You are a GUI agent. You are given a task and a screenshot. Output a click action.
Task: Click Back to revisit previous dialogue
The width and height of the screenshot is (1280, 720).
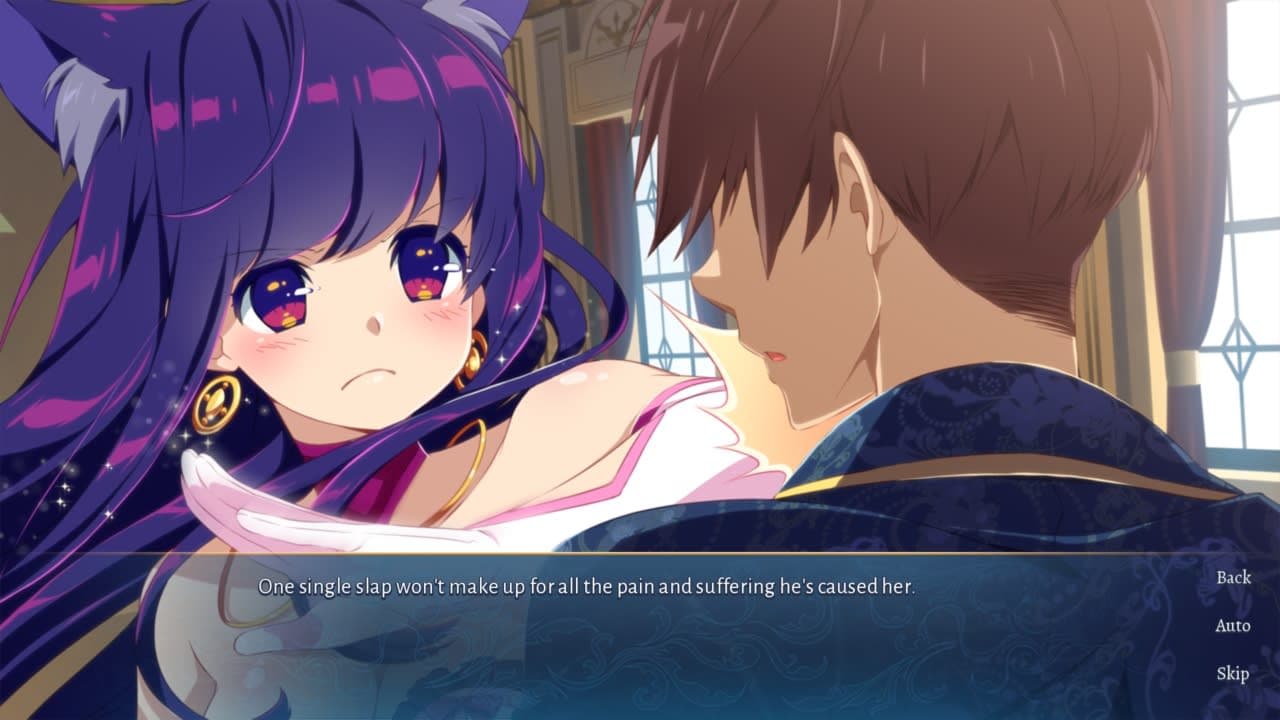pos(1234,578)
